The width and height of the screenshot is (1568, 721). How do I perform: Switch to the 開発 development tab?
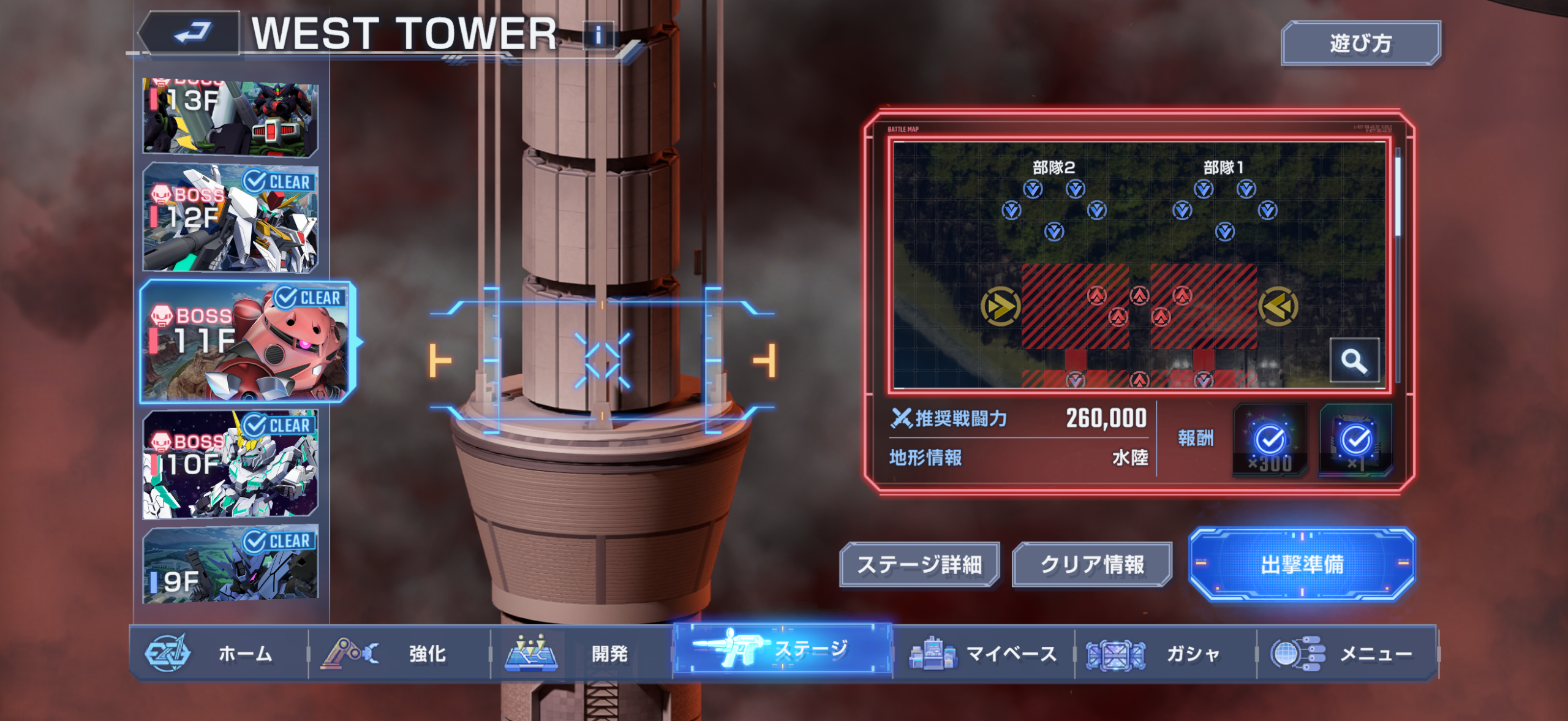(581, 654)
